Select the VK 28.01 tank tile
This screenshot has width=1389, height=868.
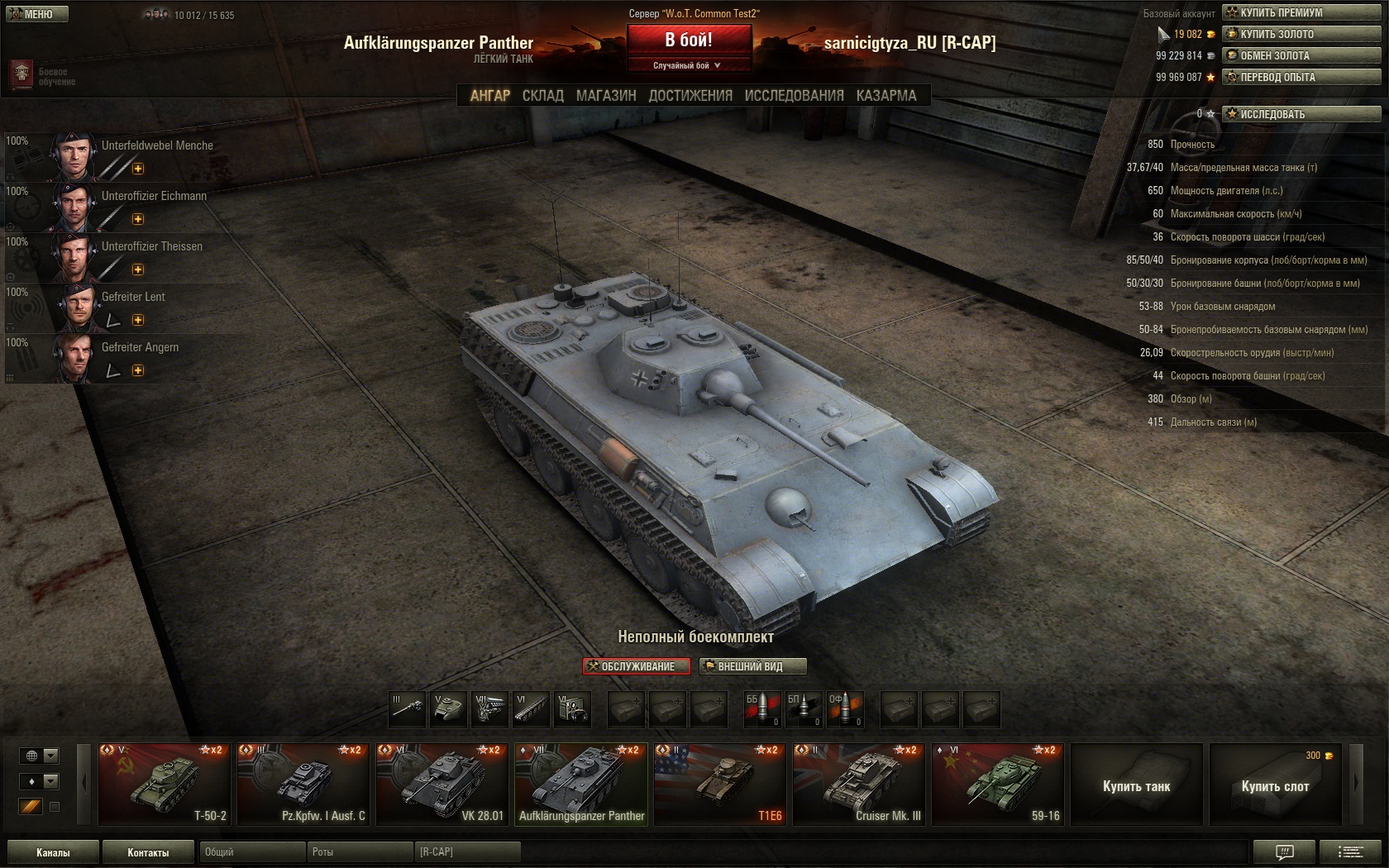[x=442, y=784]
